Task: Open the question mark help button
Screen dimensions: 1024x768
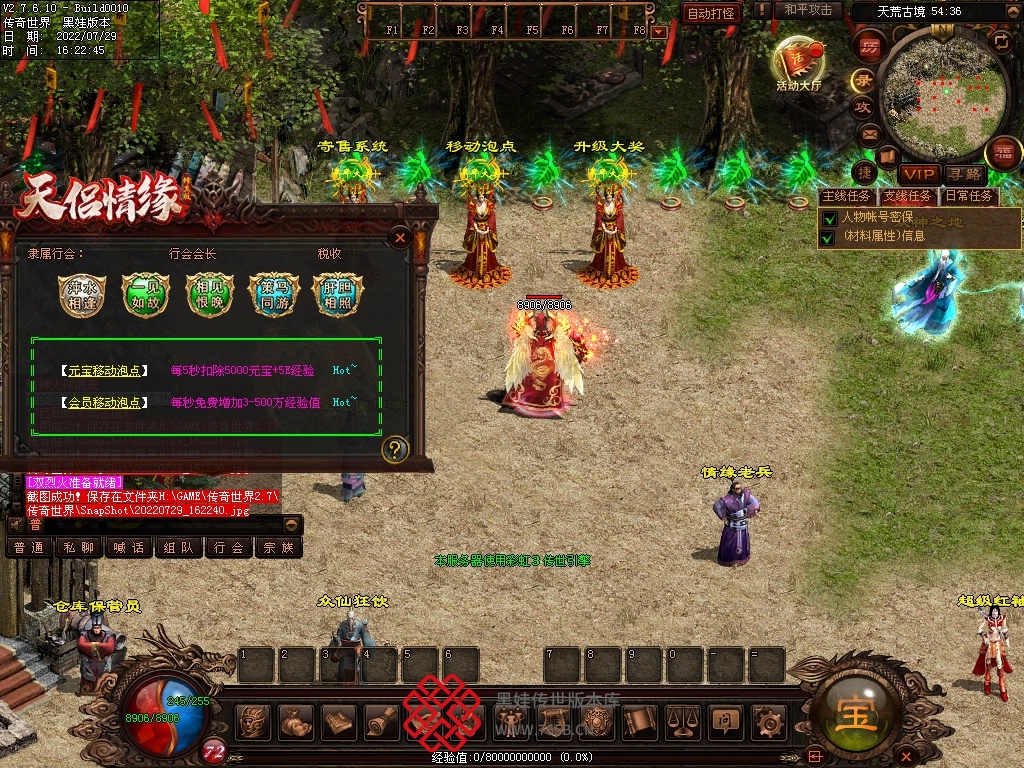Action: [x=395, y=449]
